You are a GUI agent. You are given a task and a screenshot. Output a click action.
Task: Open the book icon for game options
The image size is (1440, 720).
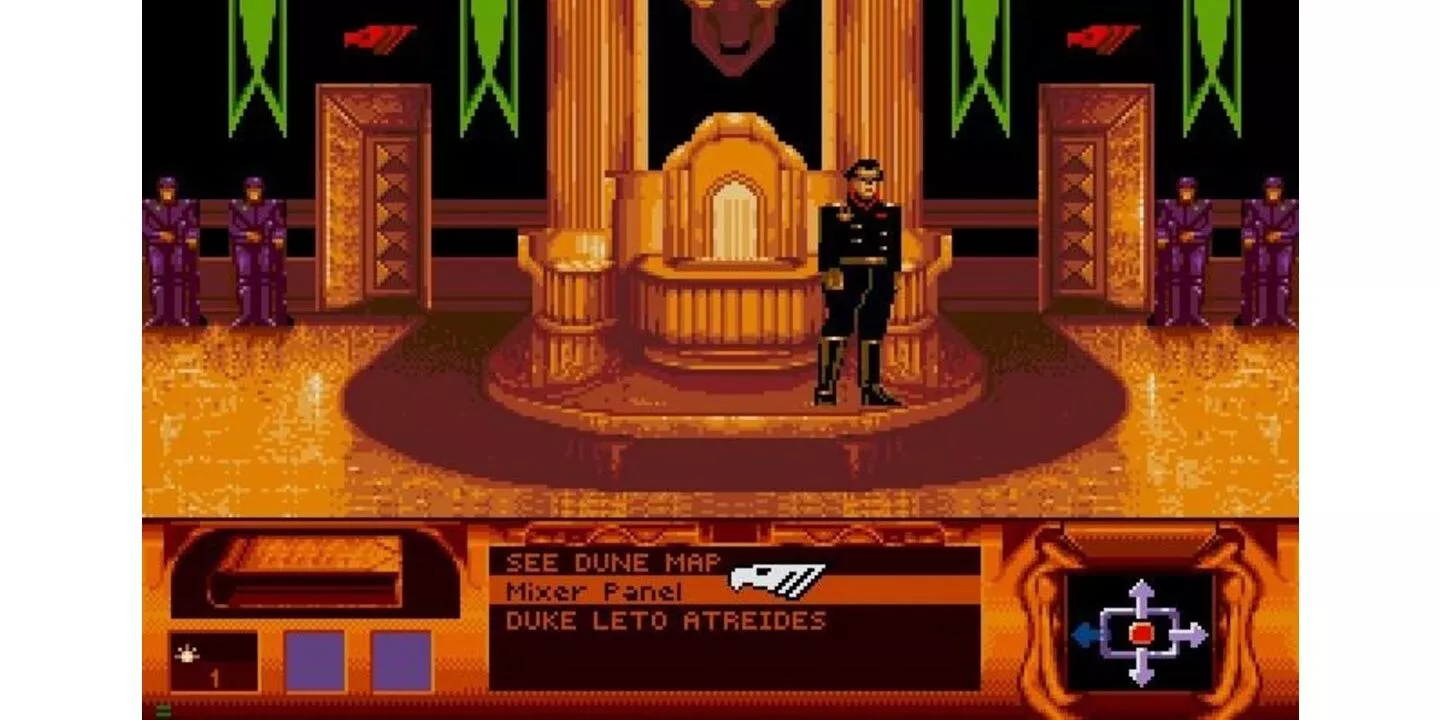[290, 570]
